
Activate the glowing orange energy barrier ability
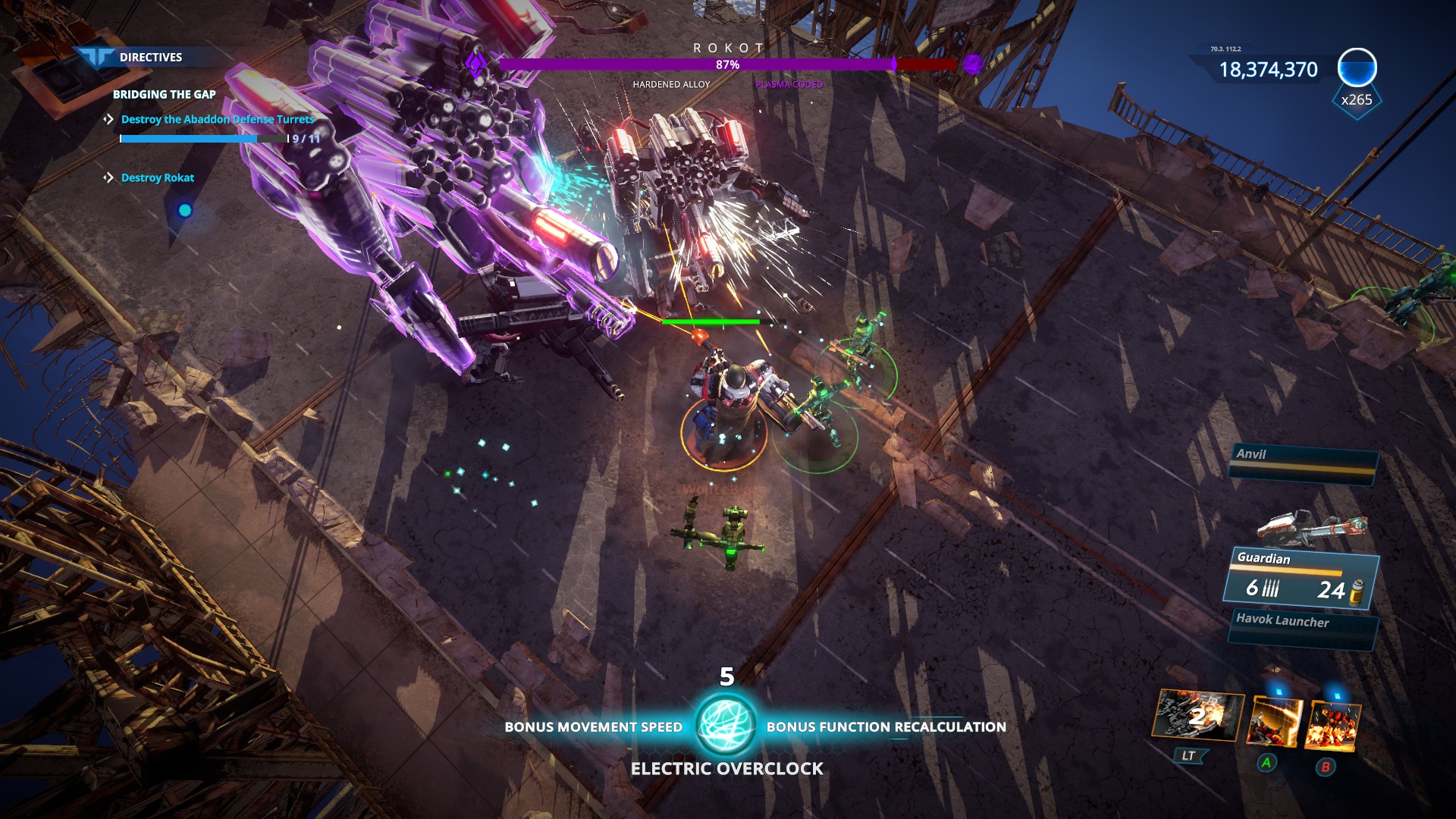click(x=1275, y=723)
